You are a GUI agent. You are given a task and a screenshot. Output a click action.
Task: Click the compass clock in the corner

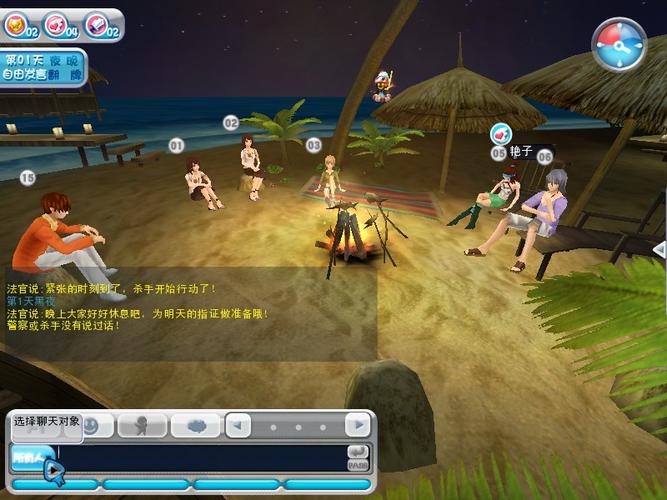tap(619, 43)
